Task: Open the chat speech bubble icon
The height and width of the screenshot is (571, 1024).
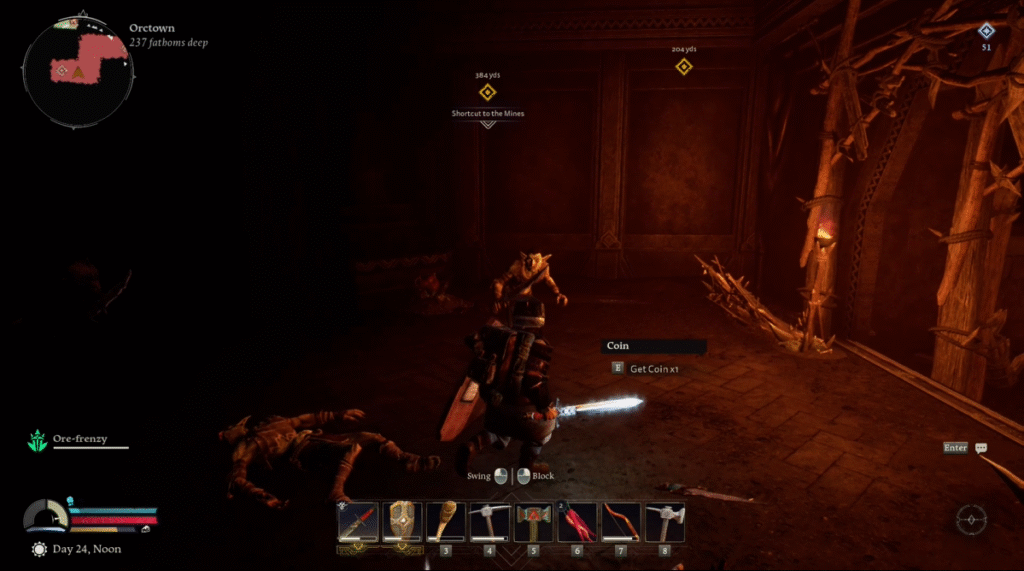Action: (981, 448)
